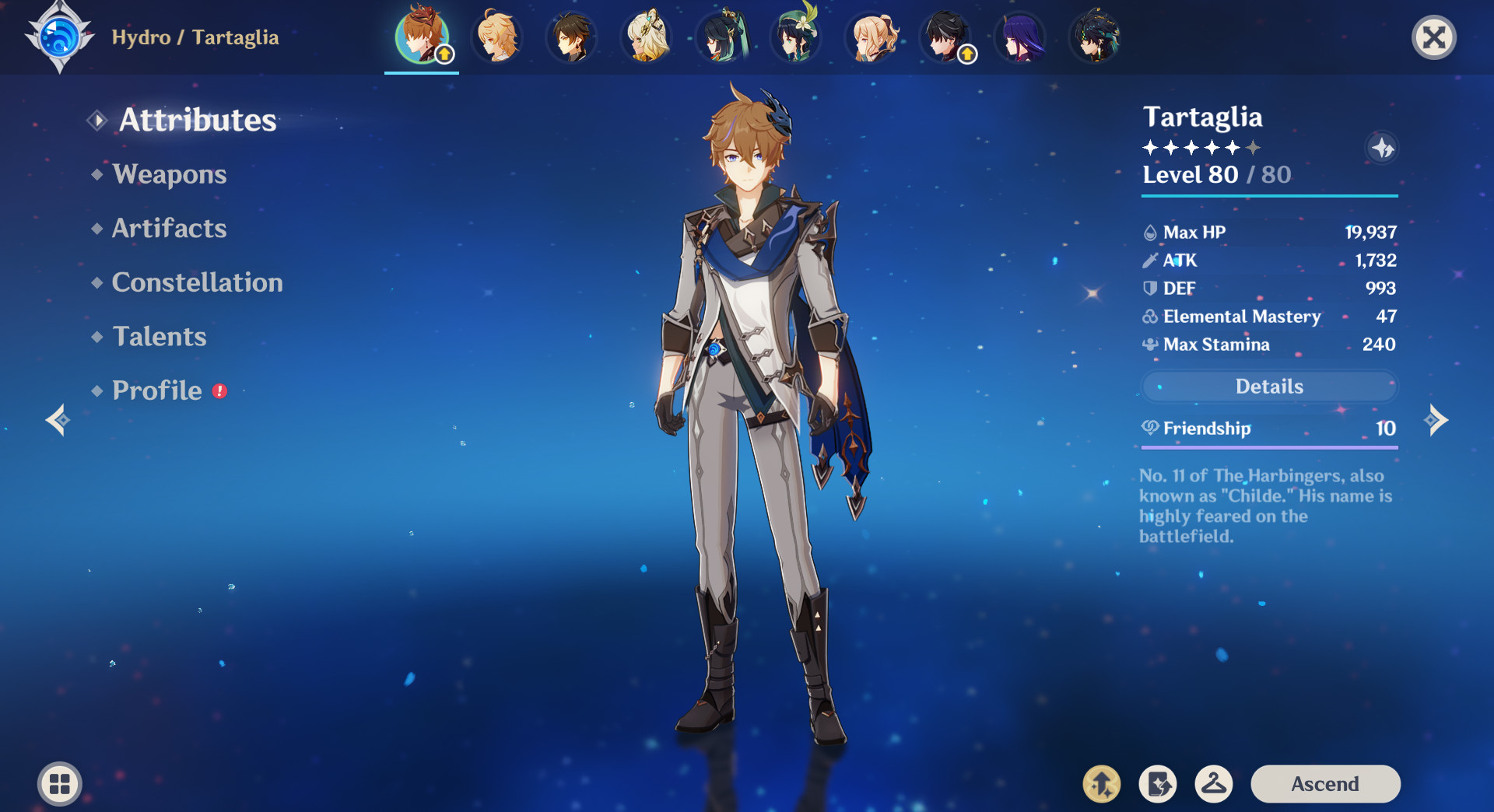1494x812 pixels.
Task: Advance to the next character with the right arrow
Action: [x=1436, y=420]
